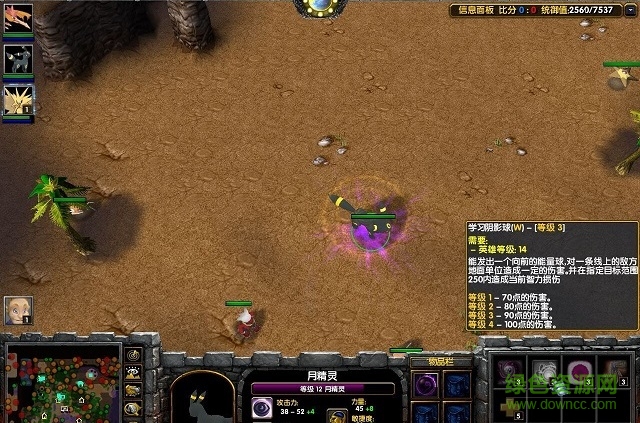Learn the purple swirl ability
Viewport: 640px width, 423px height.
coord(511,372)
